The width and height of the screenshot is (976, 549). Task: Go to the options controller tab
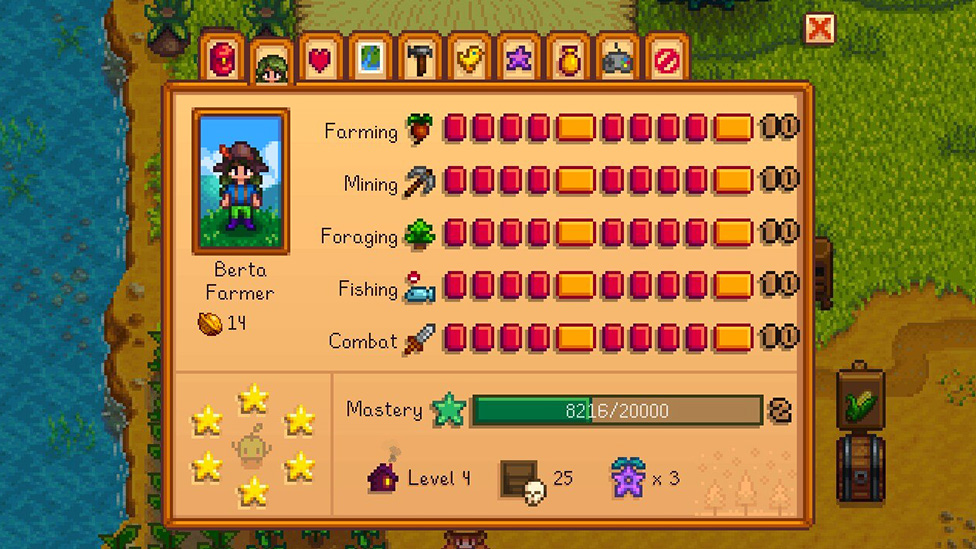click(x=616, y=60)
